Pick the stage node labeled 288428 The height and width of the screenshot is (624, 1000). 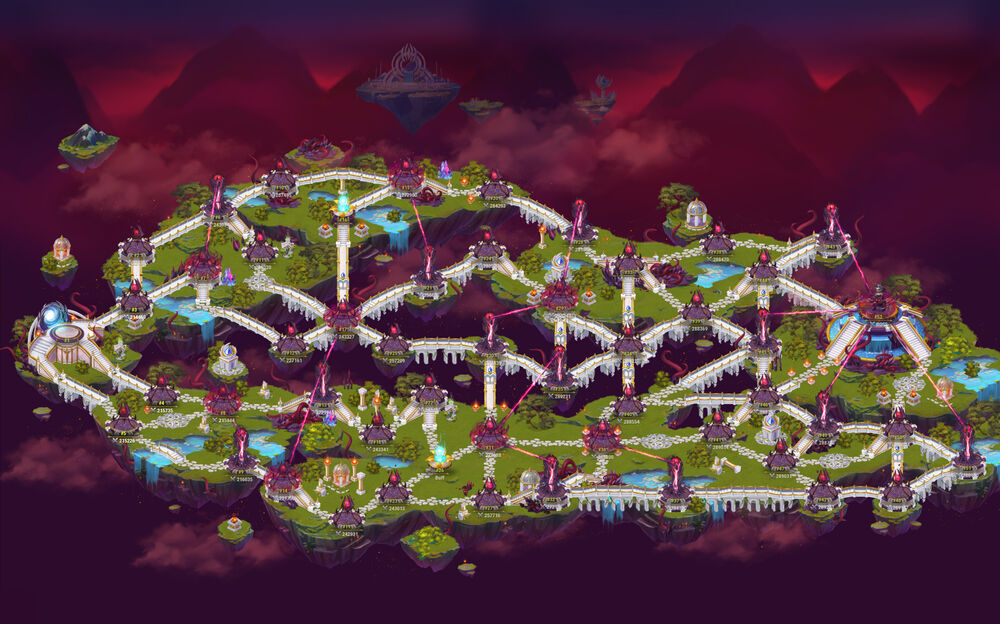[x=717, y=241]
